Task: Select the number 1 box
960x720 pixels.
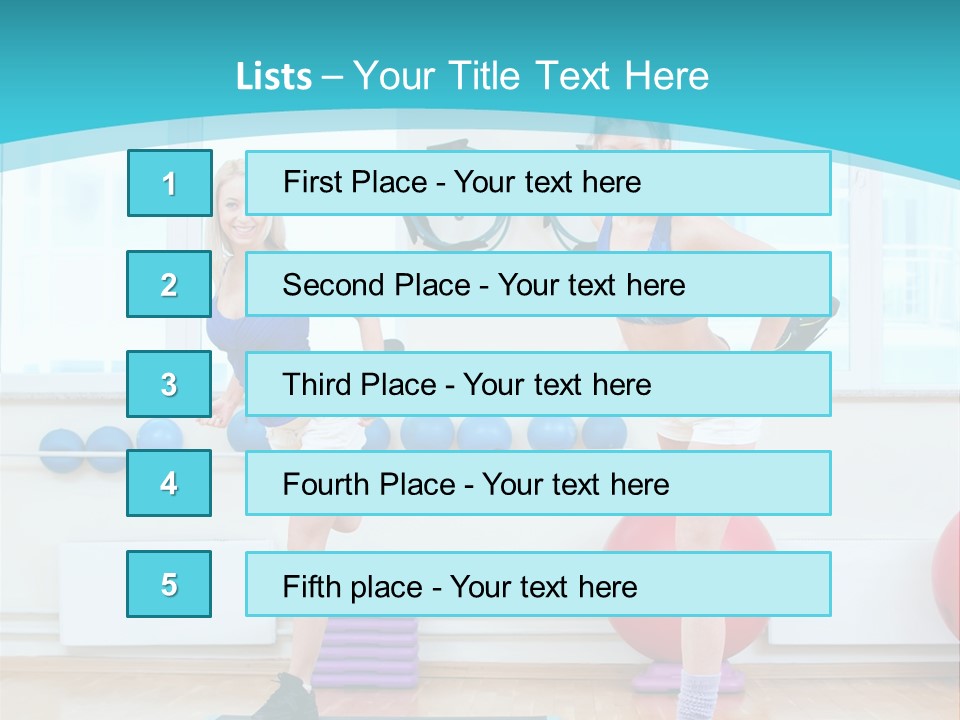Action: (170, 183)
